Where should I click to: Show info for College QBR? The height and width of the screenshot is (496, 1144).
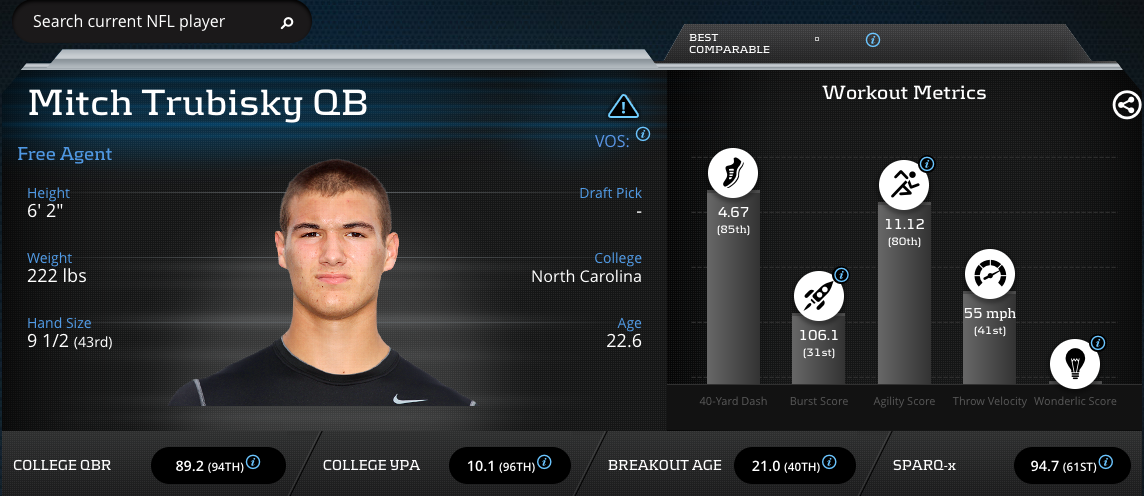coord(253,462)
